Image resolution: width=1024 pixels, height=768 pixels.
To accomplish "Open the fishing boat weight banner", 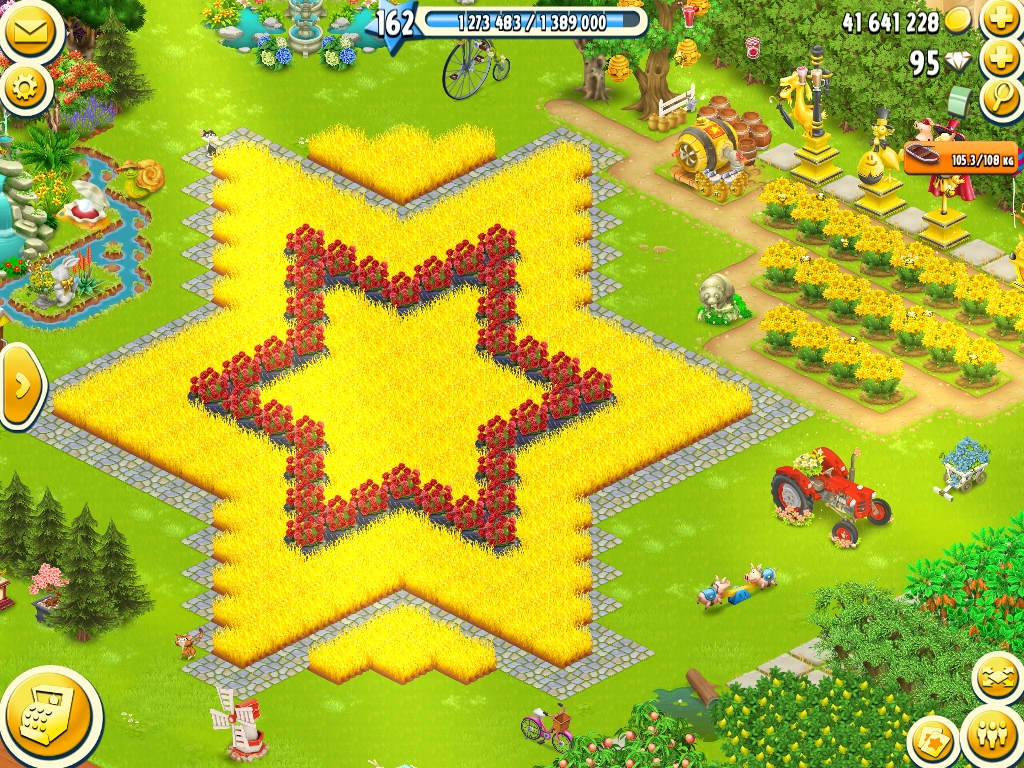I will click(960, 158).
